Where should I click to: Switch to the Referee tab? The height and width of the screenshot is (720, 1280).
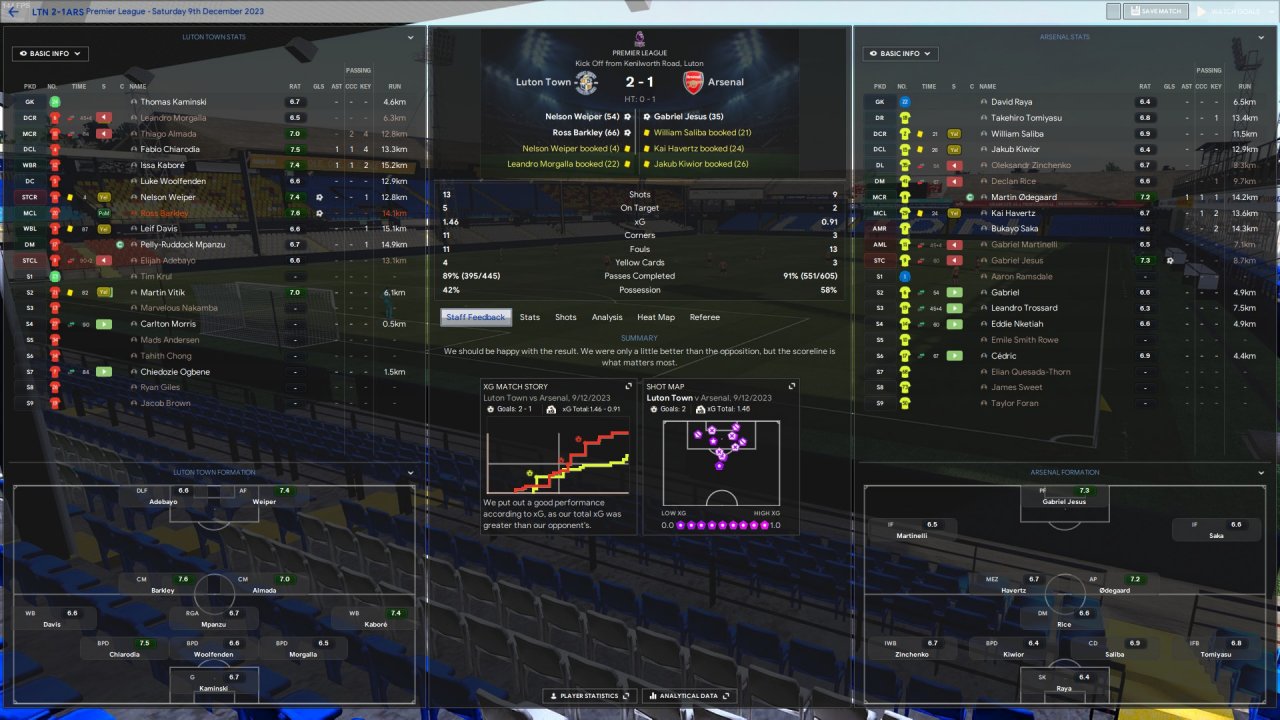tap(705, 317)
